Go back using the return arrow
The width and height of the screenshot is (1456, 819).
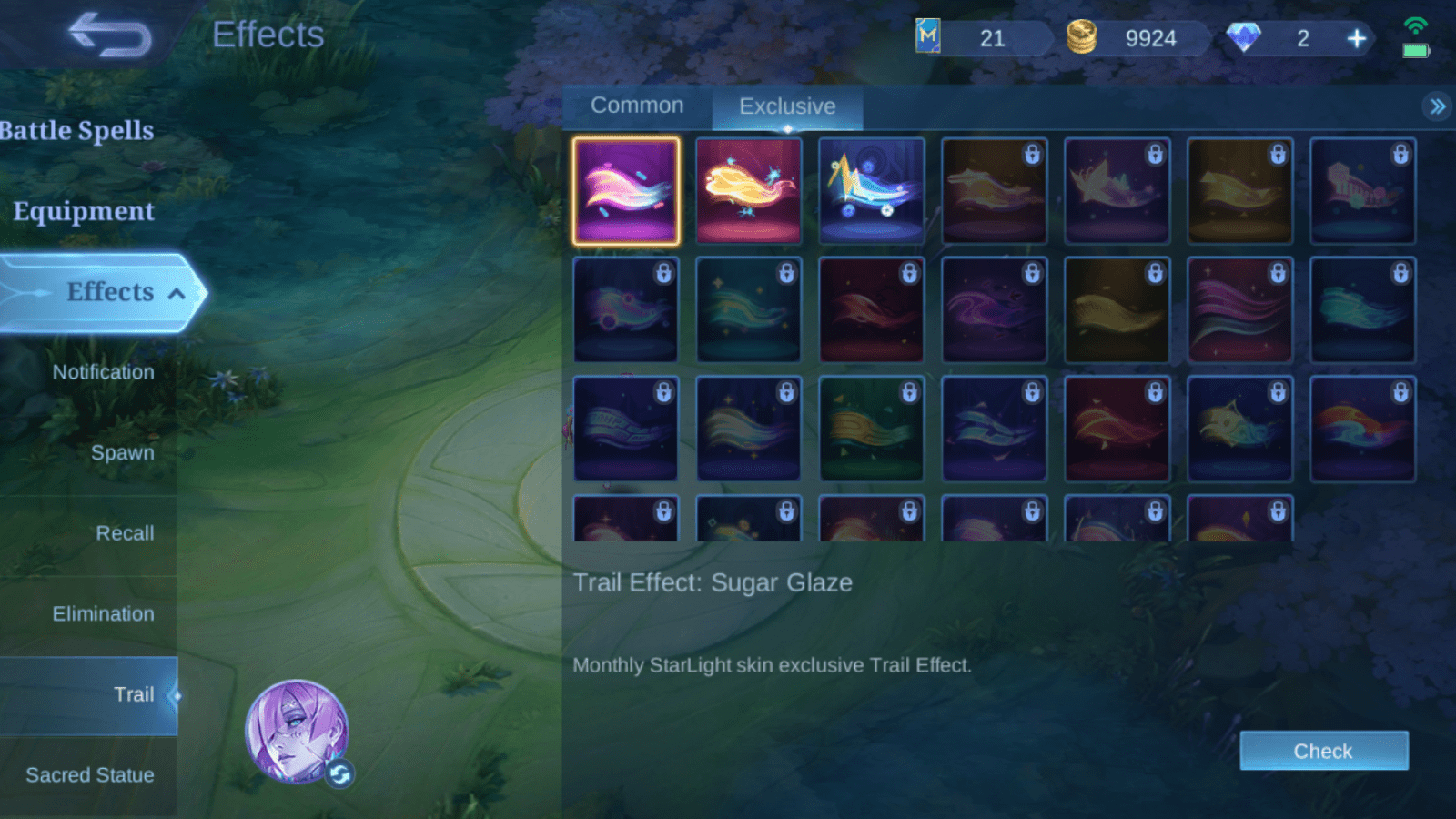tap(110, 35)
